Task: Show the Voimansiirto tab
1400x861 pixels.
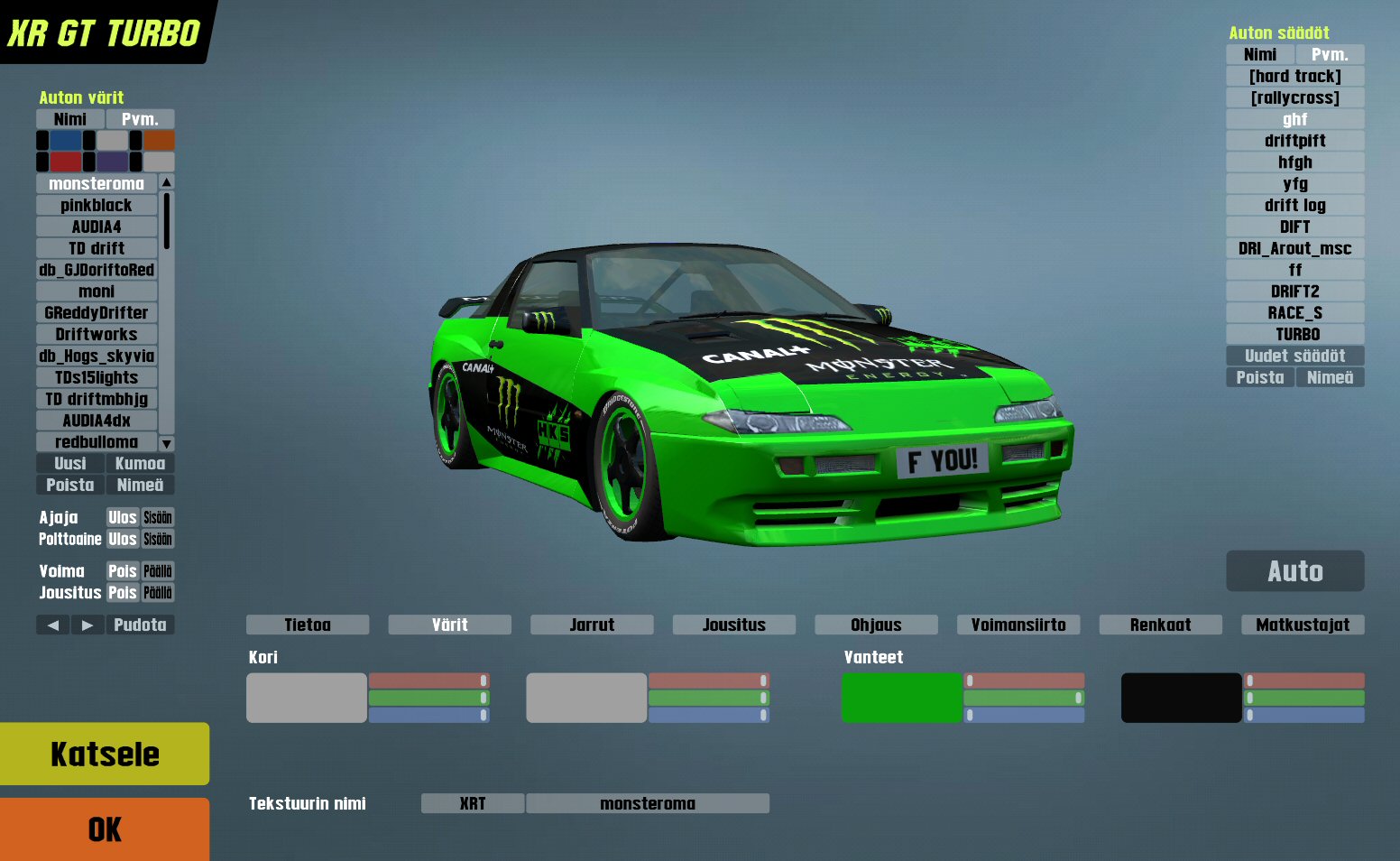Action: (x=1018, y=625)
